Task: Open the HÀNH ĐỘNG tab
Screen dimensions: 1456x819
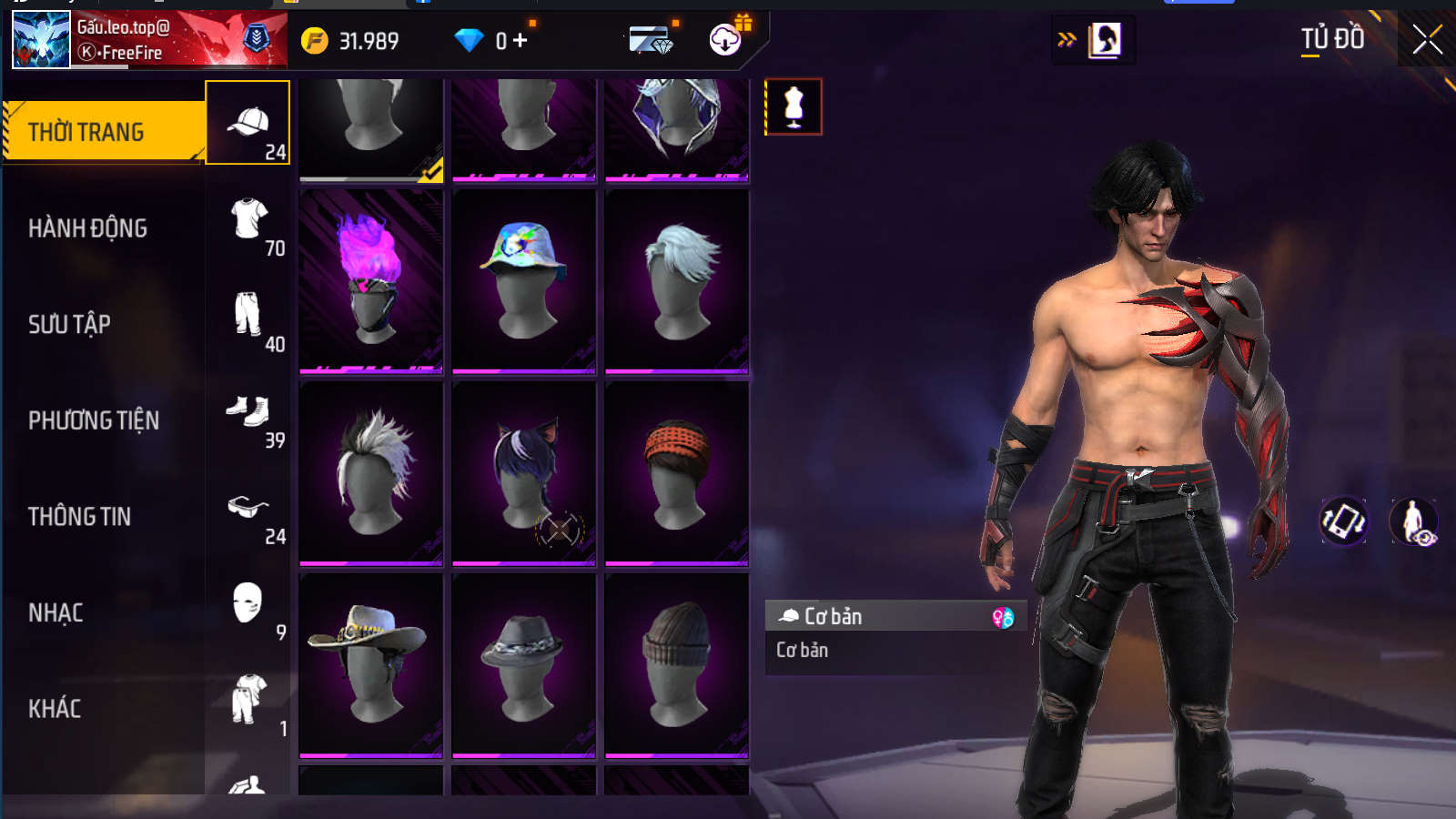Action: [x=88, y=228]
